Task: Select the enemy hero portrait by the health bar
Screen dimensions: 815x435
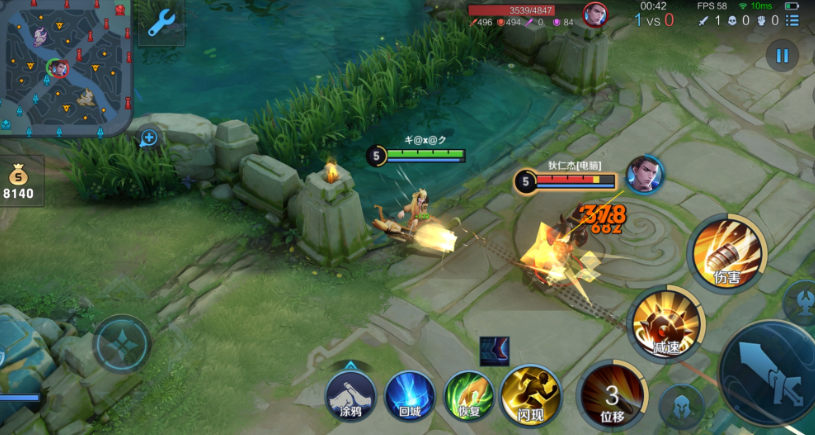Action: tap(595, 14)
